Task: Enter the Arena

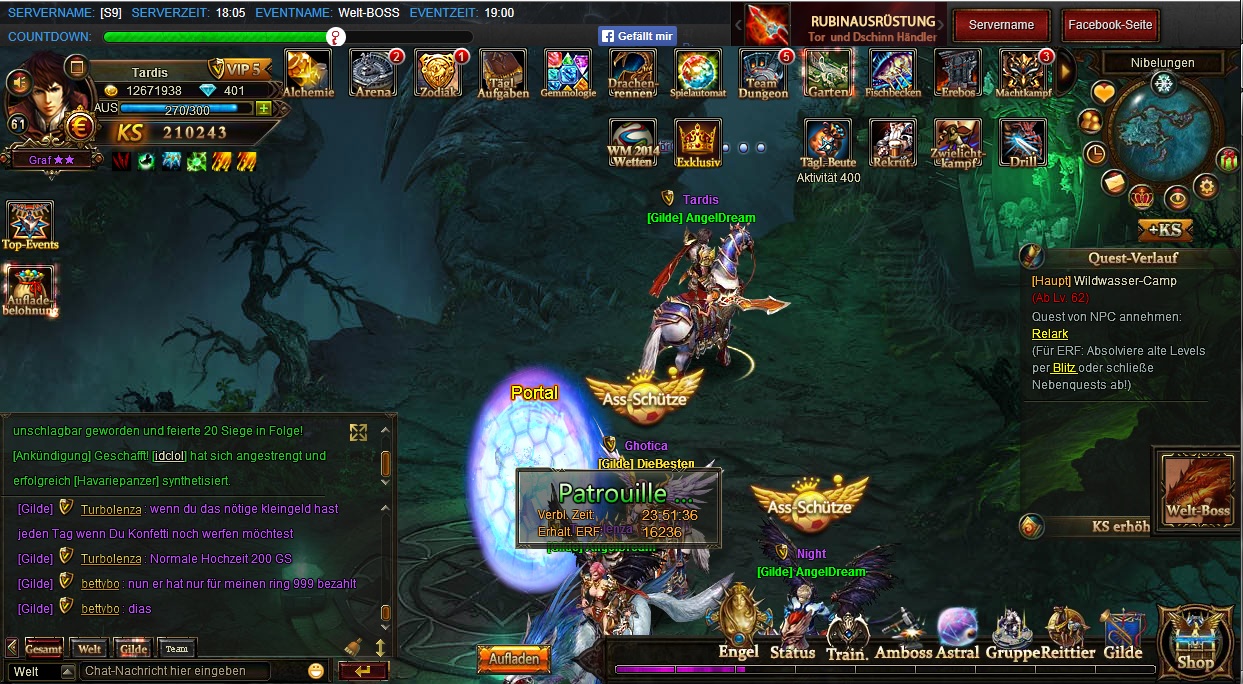Action: (373, 72)
